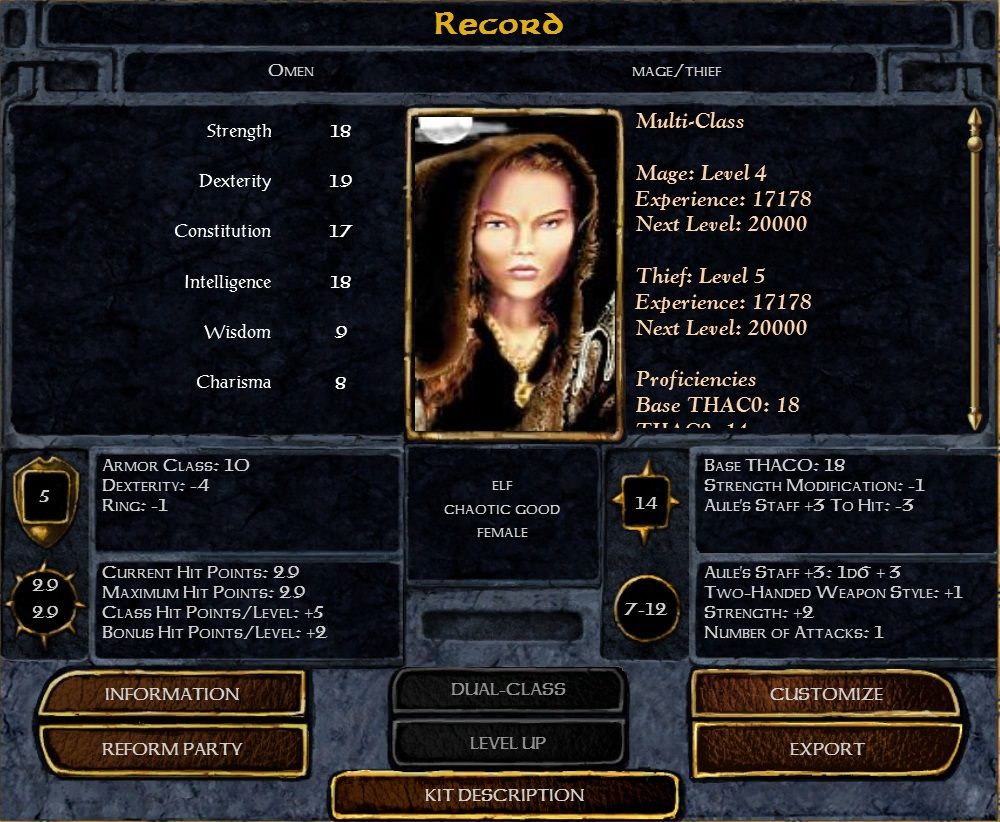Open the Kit Description

504,796
